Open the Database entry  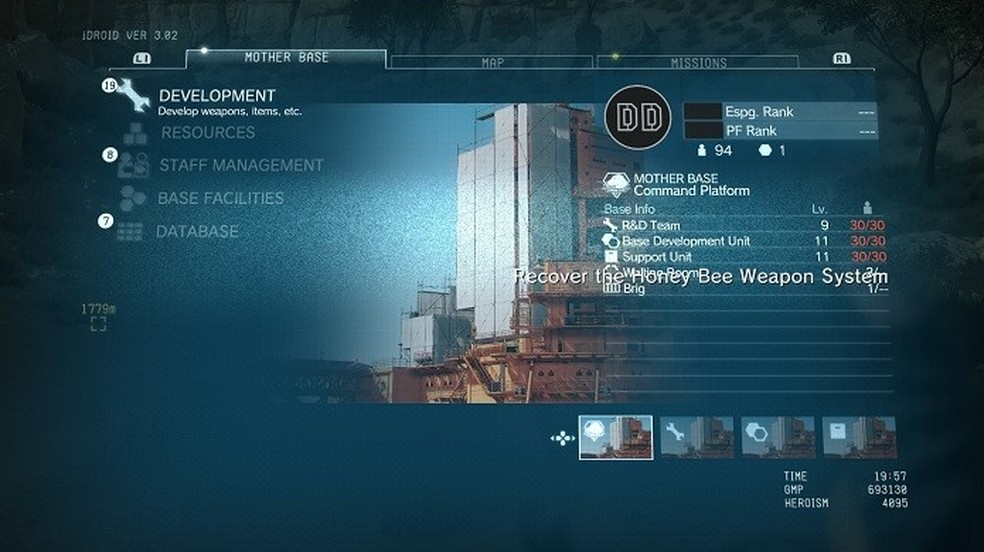tap(197, 231)
